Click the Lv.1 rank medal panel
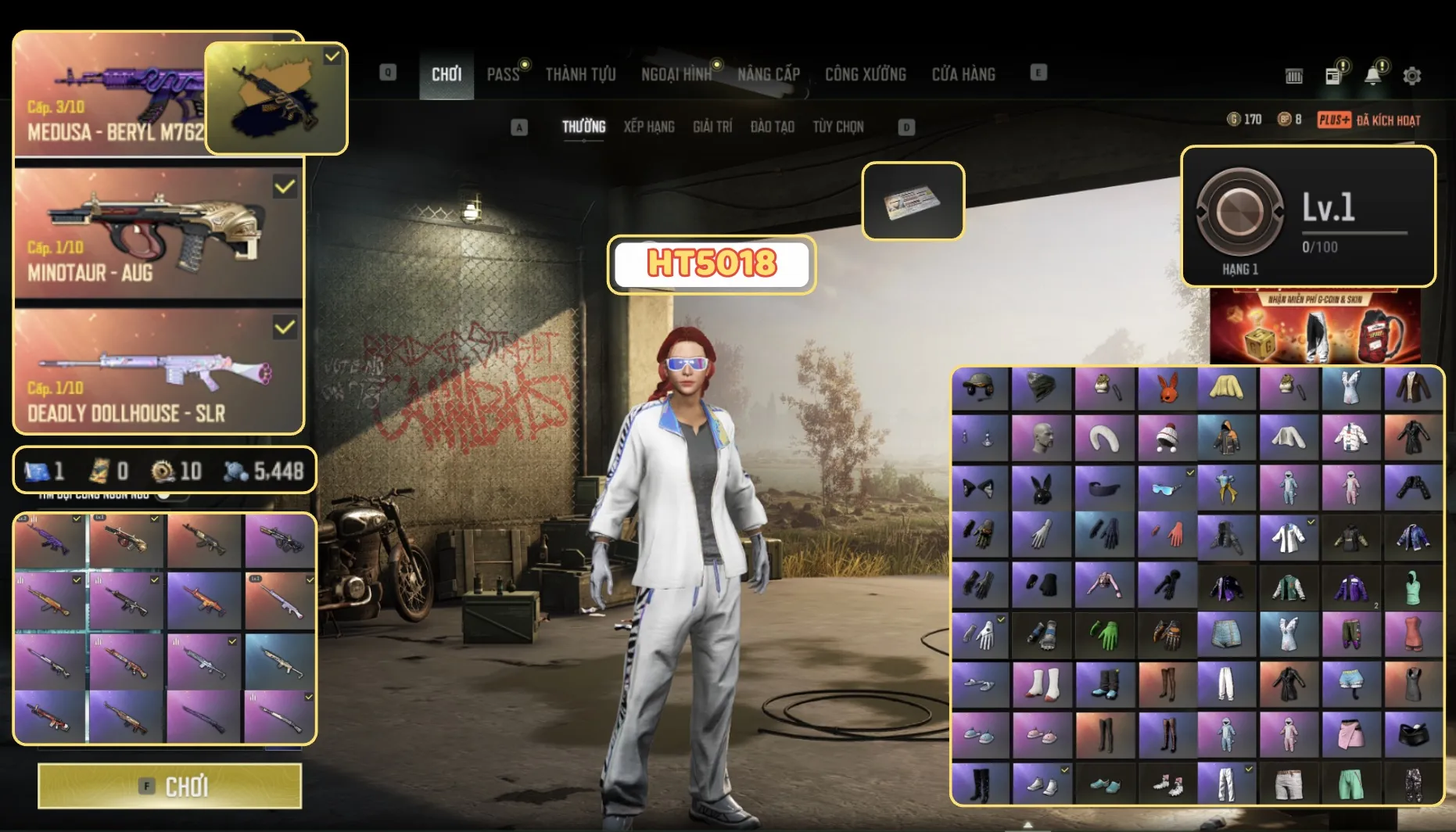Screen dimensions: 1456x832 (1308, 216)
